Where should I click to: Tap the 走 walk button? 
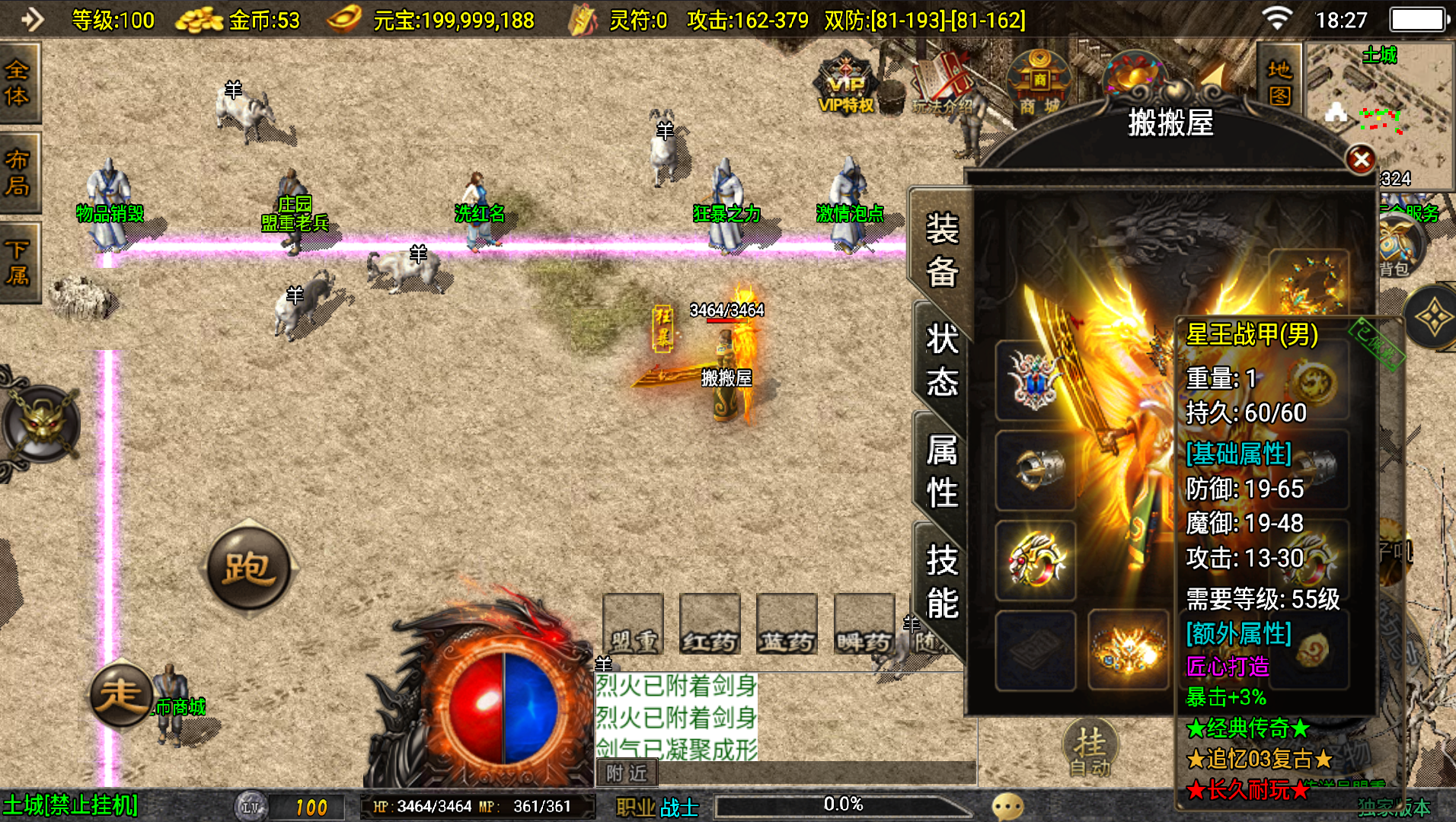[x=121, y=694]
